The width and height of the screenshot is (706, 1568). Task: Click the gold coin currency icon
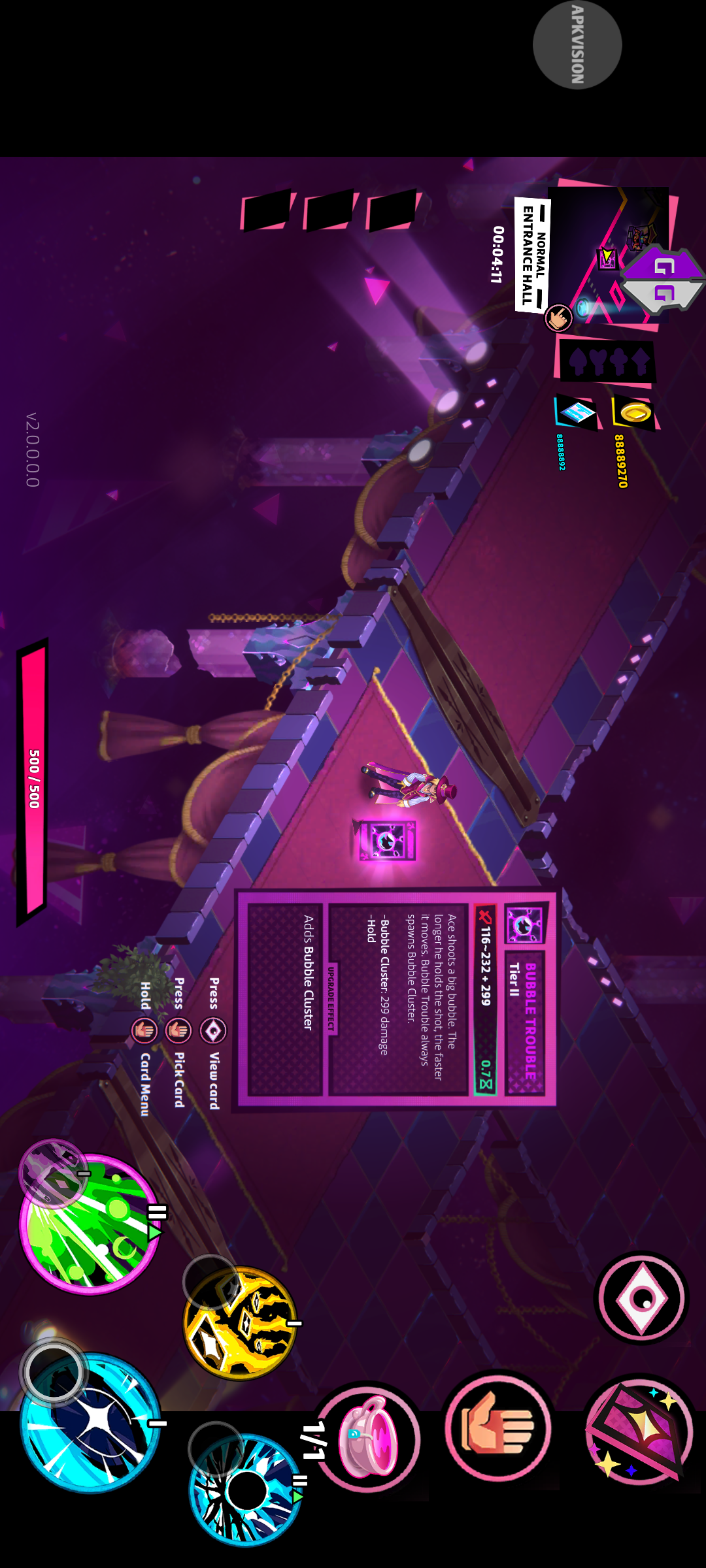(634, 412)
